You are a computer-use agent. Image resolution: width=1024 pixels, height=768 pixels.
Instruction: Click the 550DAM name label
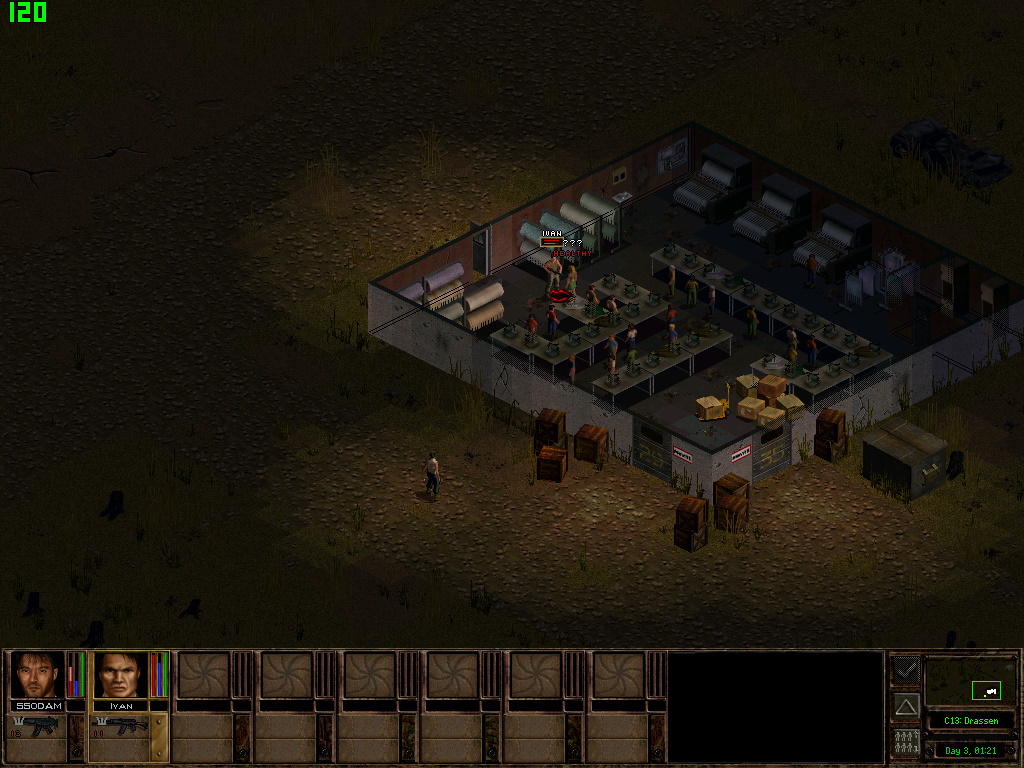(38, 706)
